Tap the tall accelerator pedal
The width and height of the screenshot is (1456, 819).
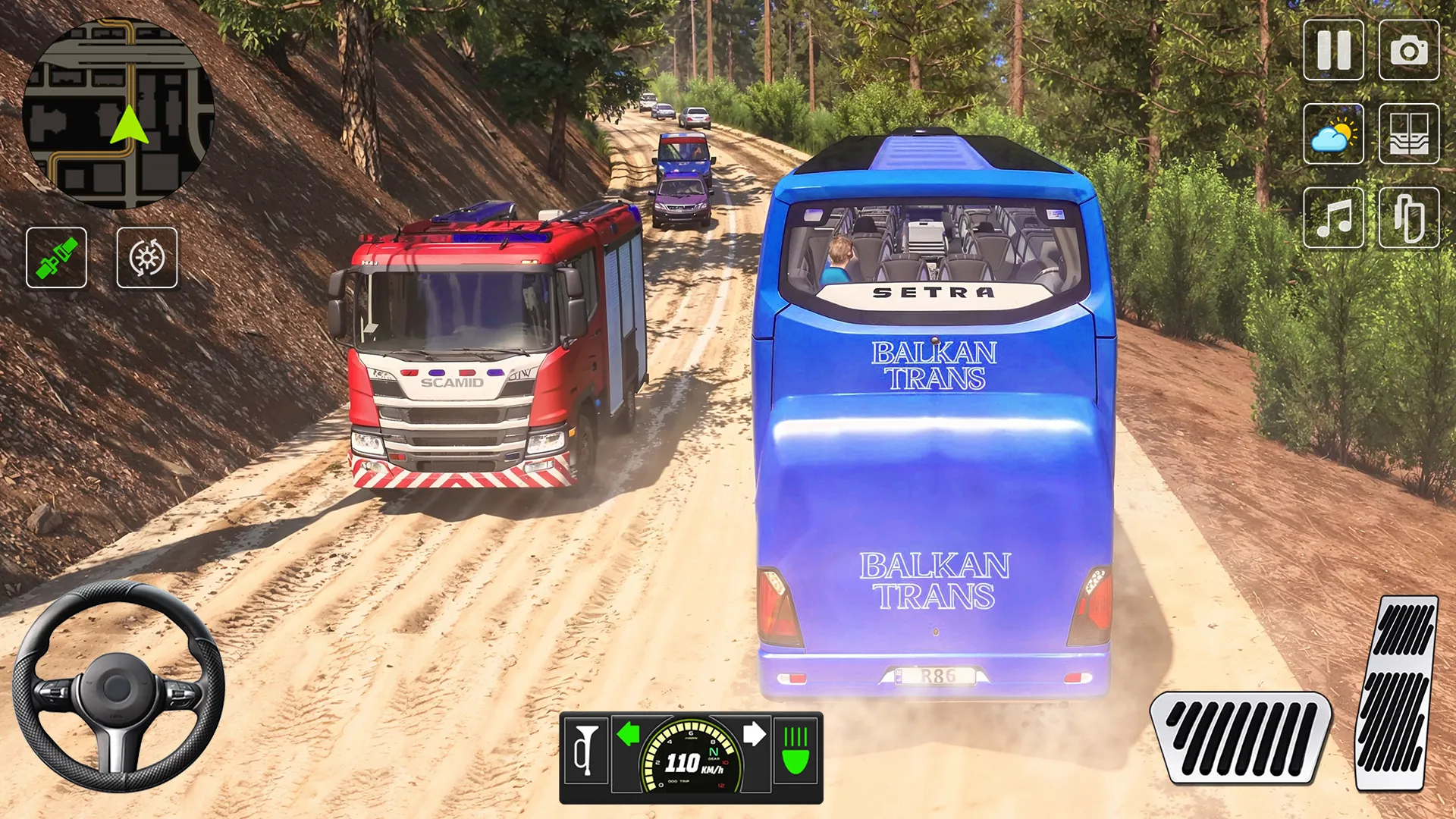click(1397, 694)
